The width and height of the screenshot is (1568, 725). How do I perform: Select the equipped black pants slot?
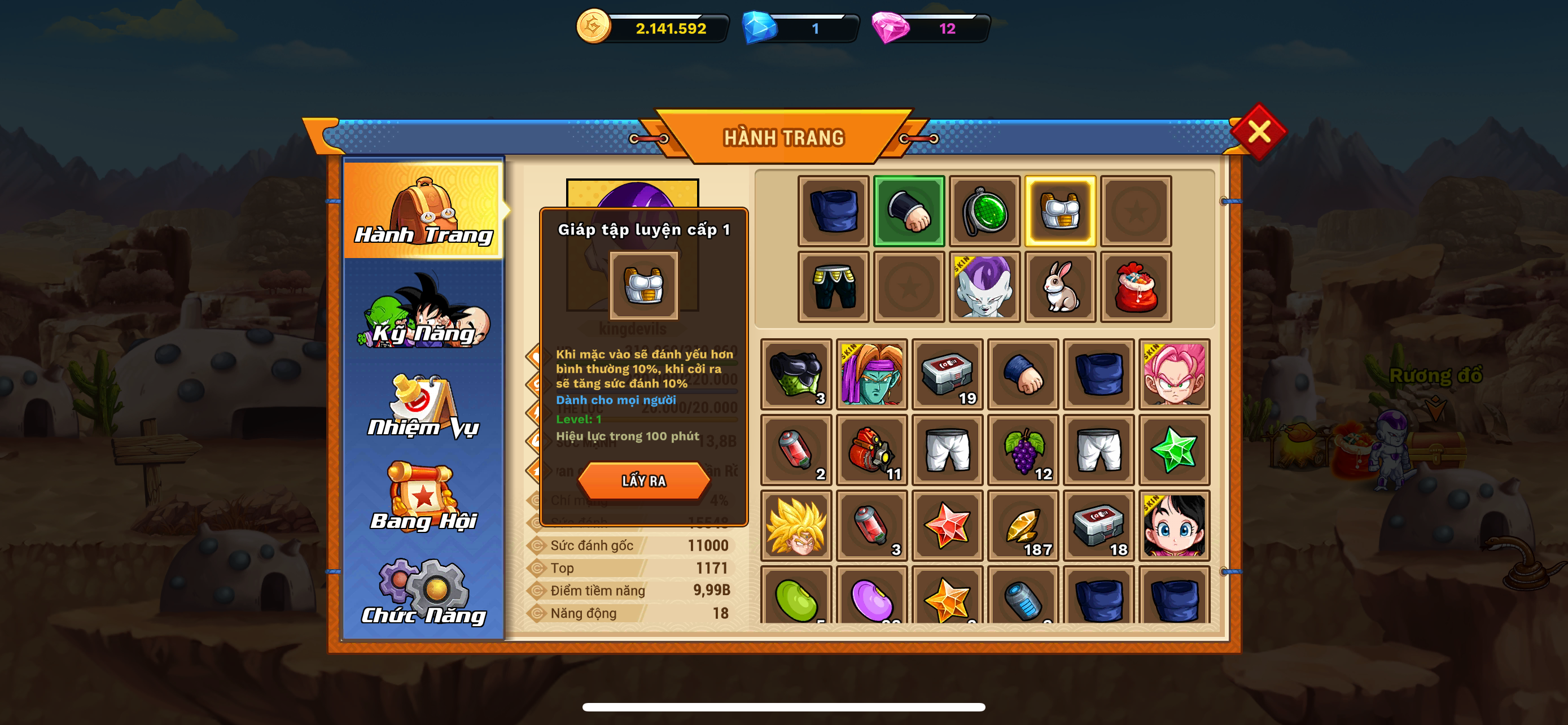(833, 287)
